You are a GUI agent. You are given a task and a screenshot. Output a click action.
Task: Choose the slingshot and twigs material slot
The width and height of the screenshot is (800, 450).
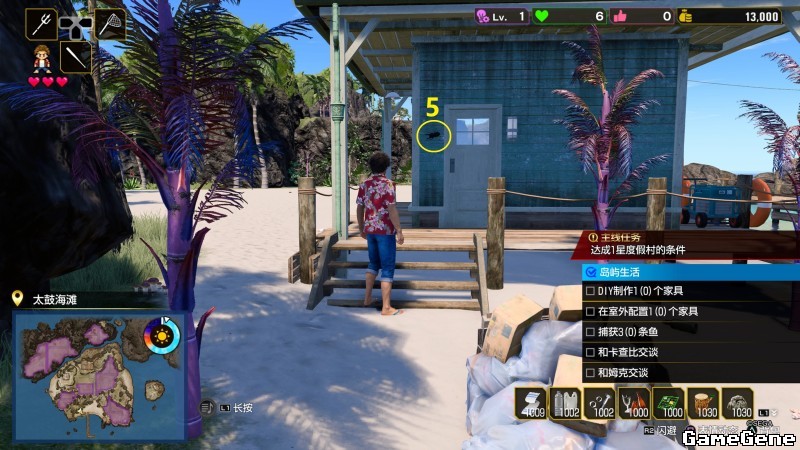pyautogui.click(x=636, y=402)
